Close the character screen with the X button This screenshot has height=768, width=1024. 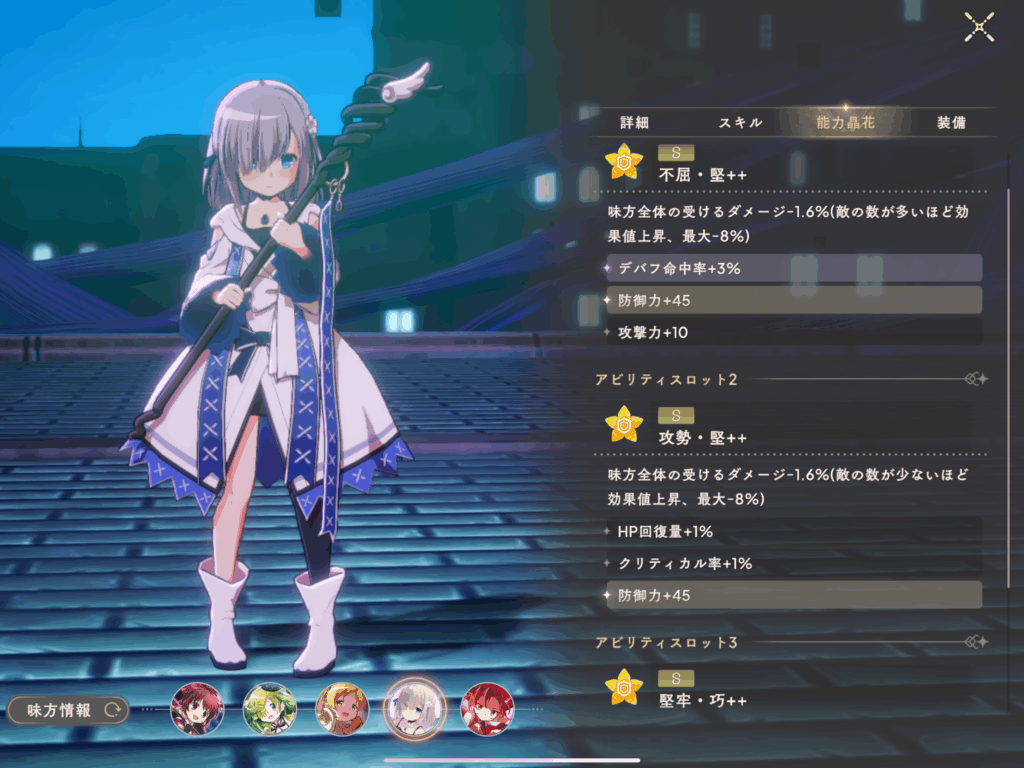tap(978, 28)
